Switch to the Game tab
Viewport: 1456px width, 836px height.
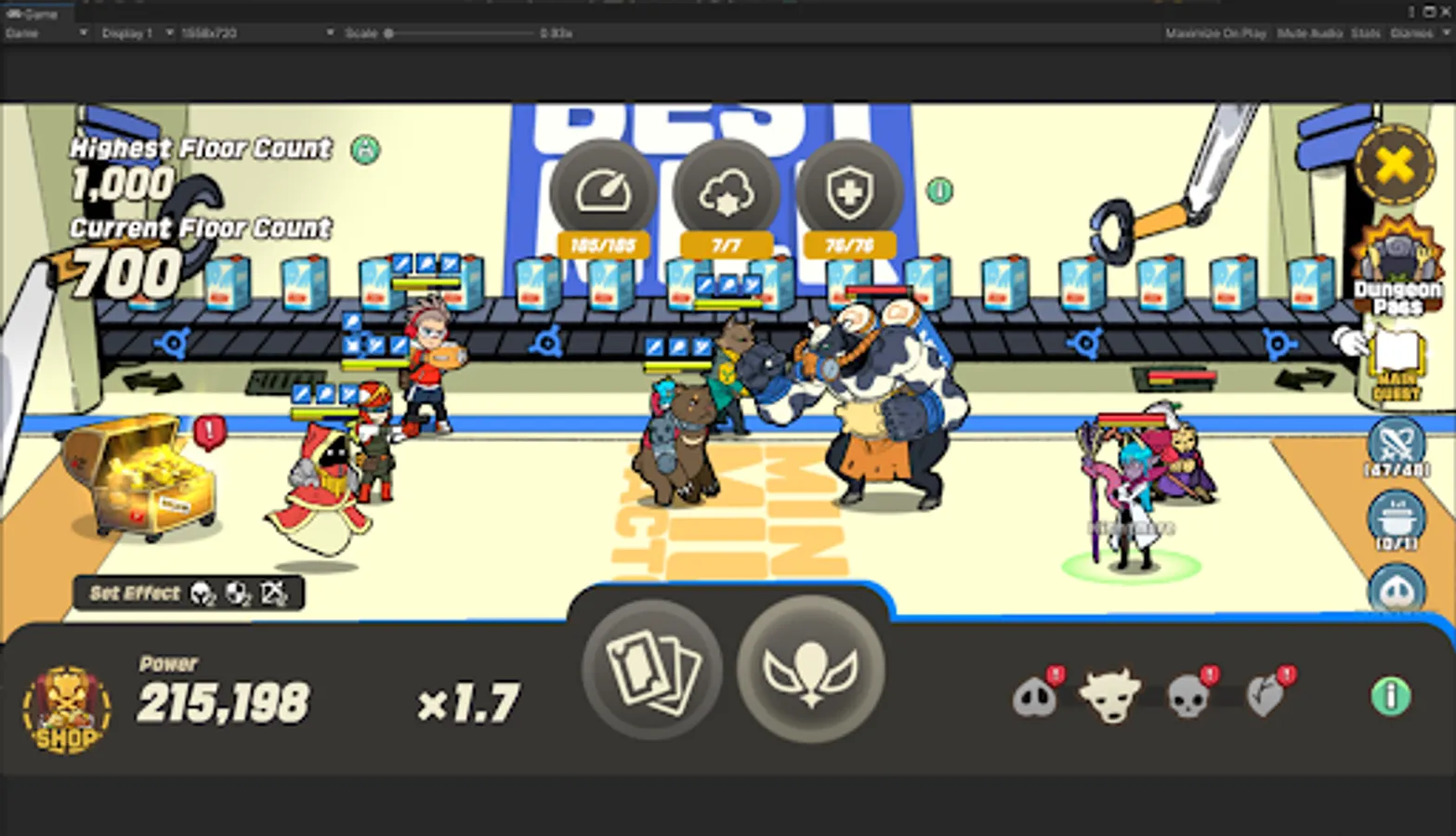pyautogui.click(x=35, y=14)
